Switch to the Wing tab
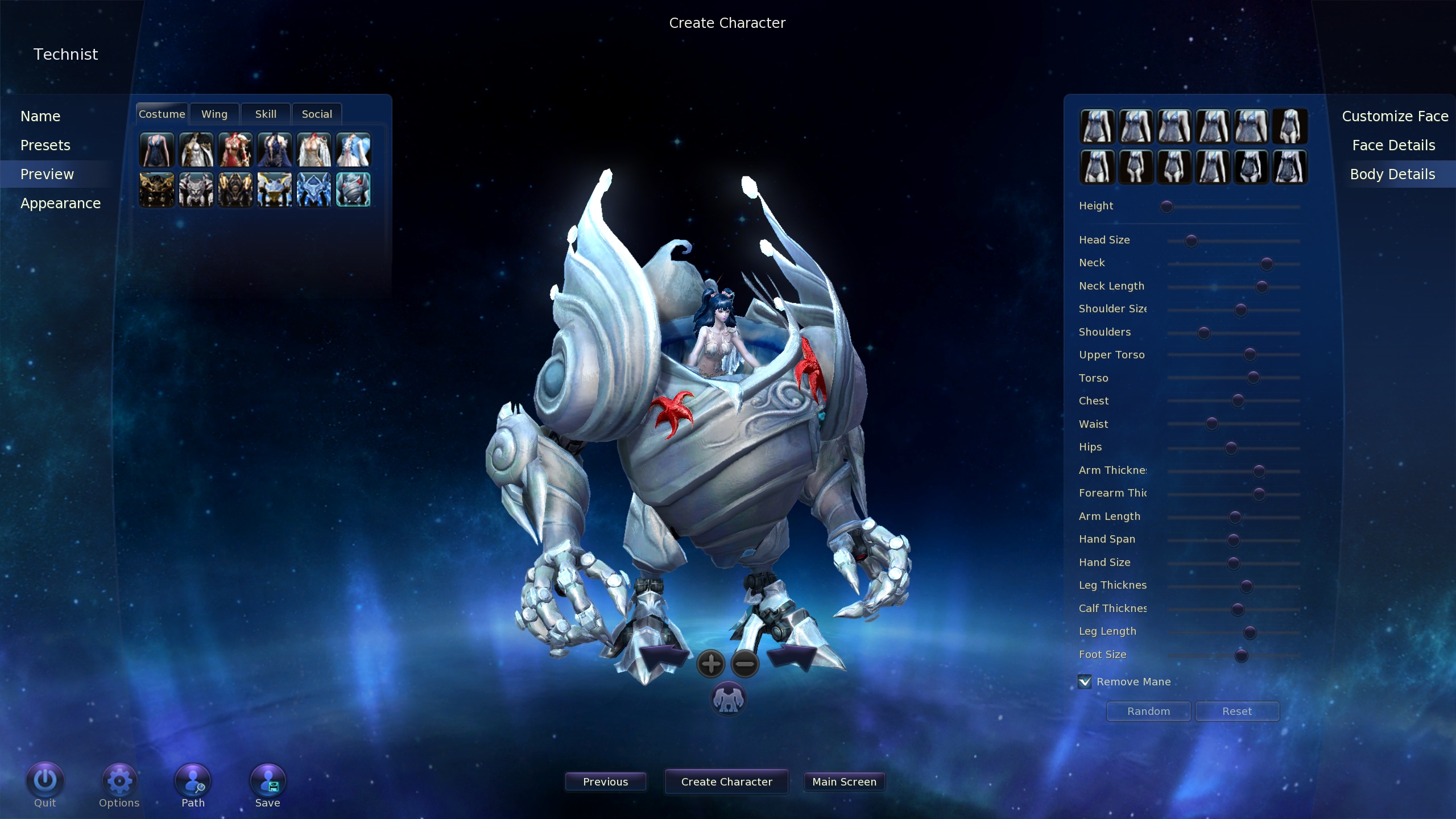 tap(214, 114)
